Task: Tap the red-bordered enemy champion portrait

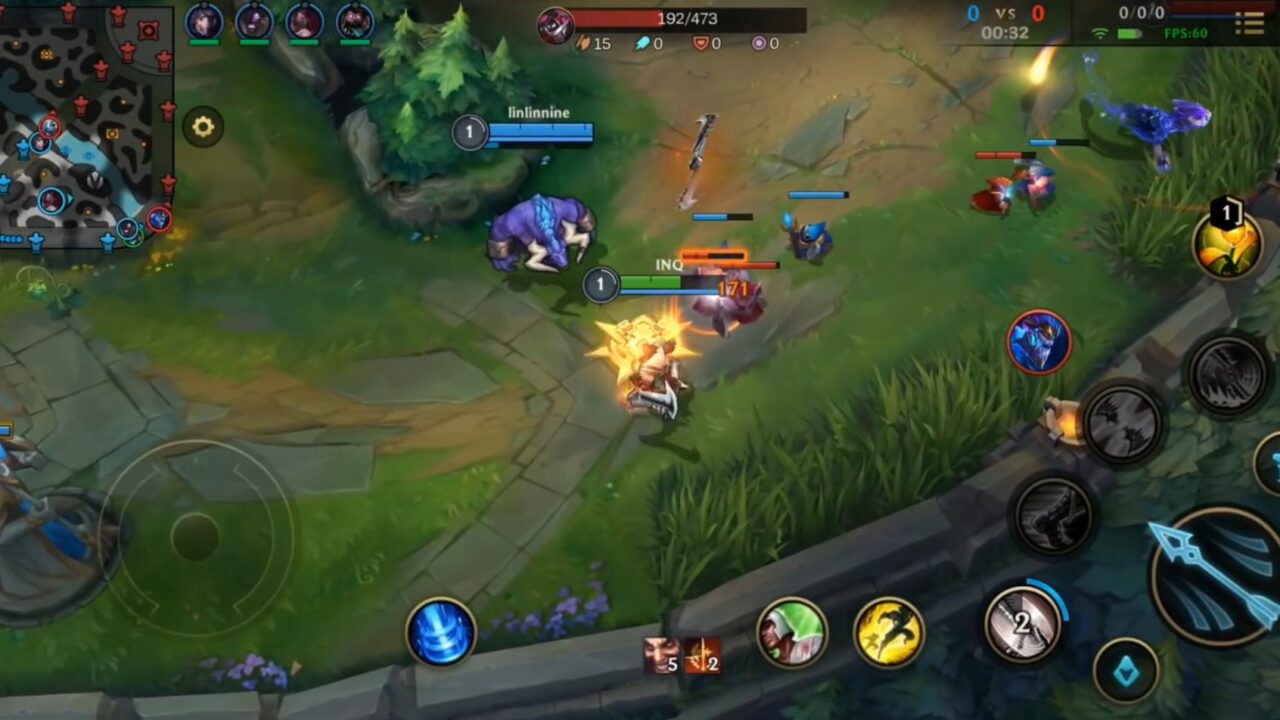Action: tap(1036, 343)
